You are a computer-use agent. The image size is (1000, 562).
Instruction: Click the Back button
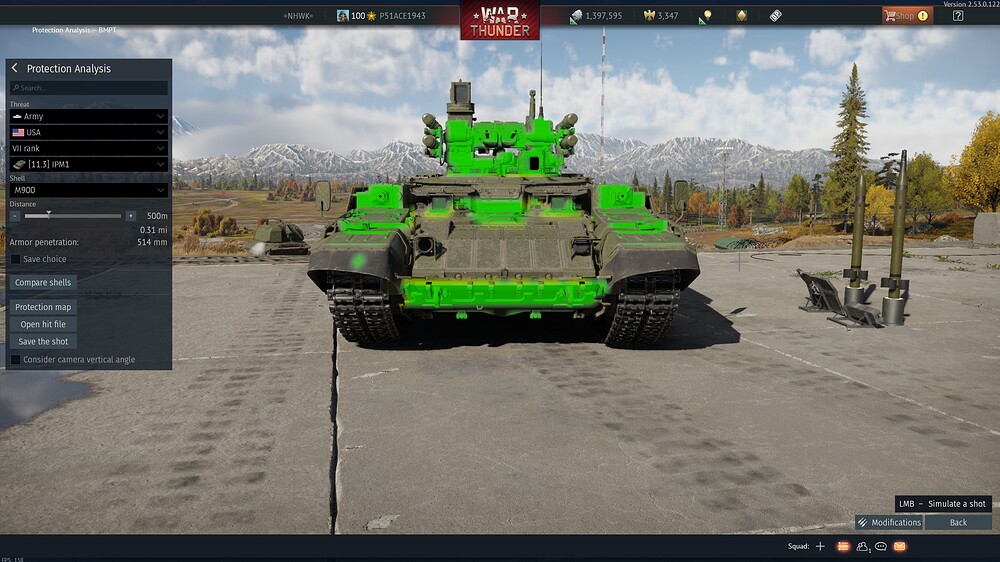[958, 522]
